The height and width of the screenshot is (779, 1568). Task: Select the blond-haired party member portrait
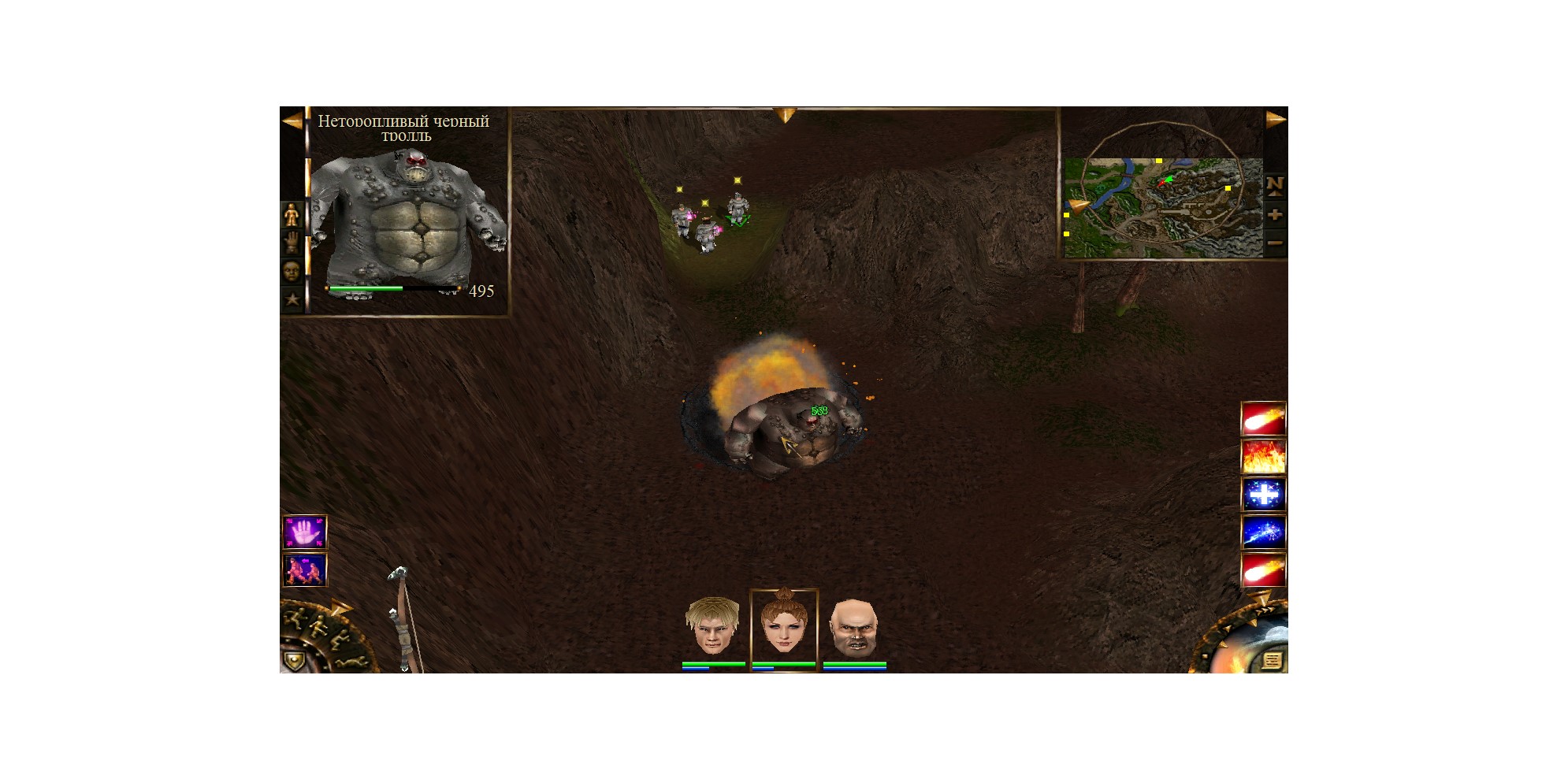(x=712, y=627)
